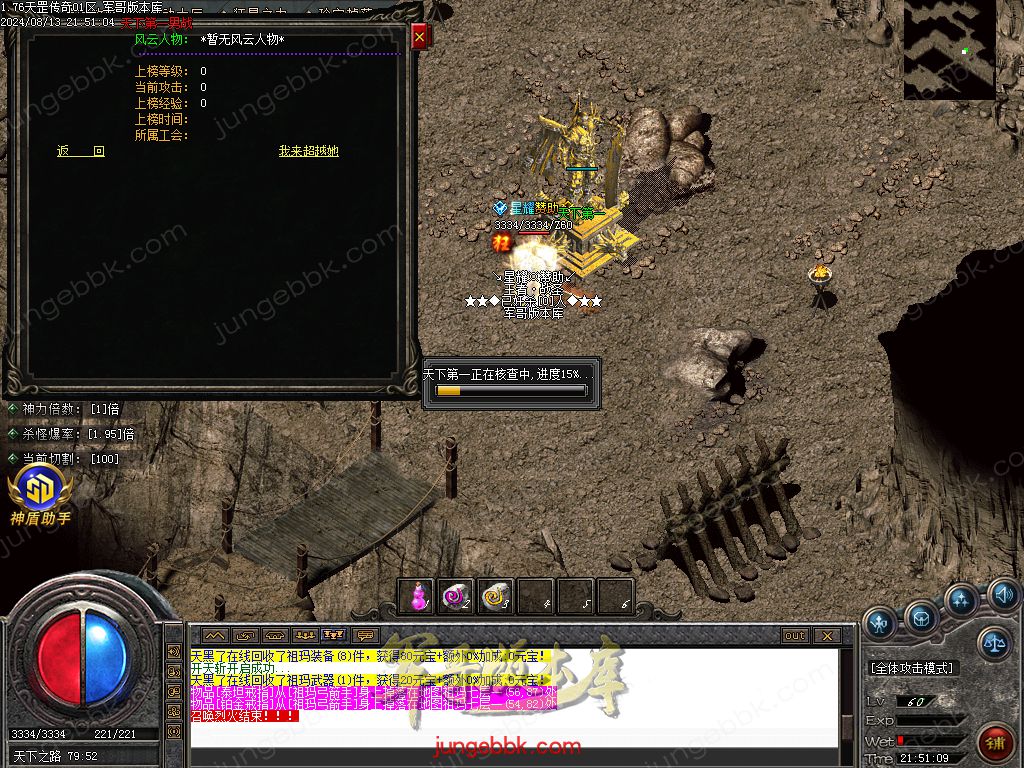This screenshot has width=1024, height=768.
Task: Select the purple spiral scroll in slot 2
Action: [x=456, y=597]
